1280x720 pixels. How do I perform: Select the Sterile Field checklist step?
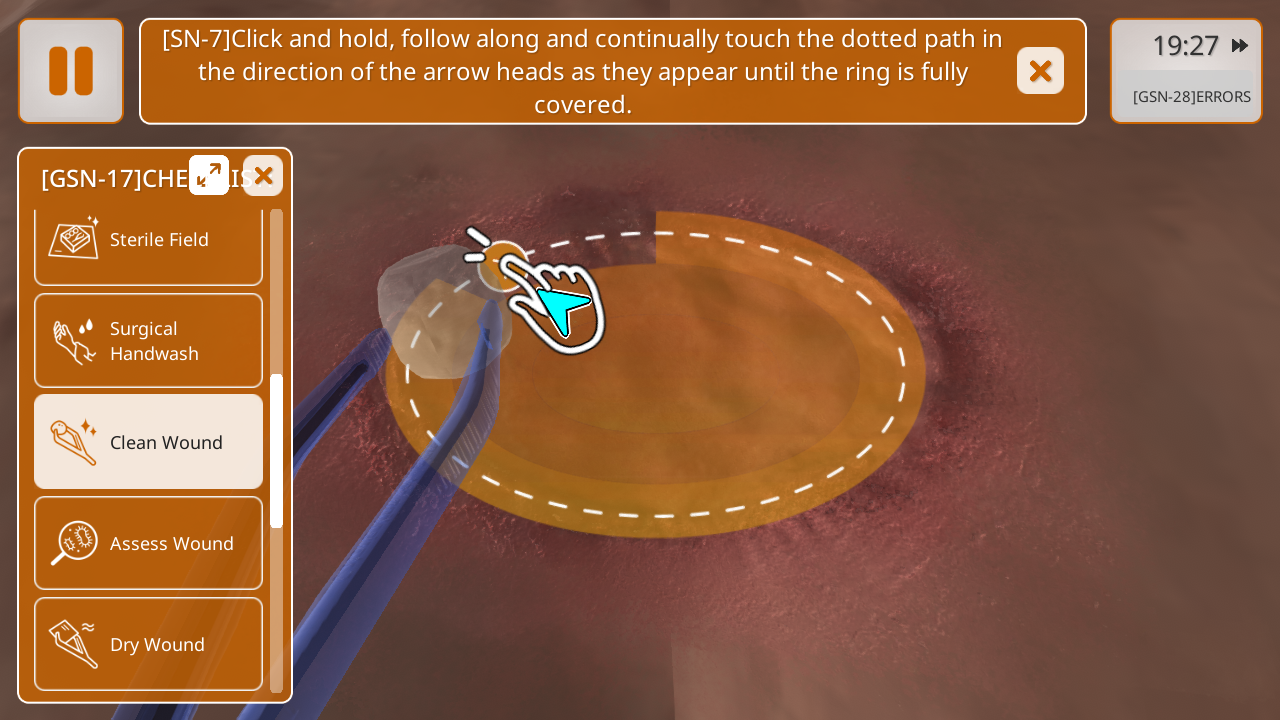[148, 240]
